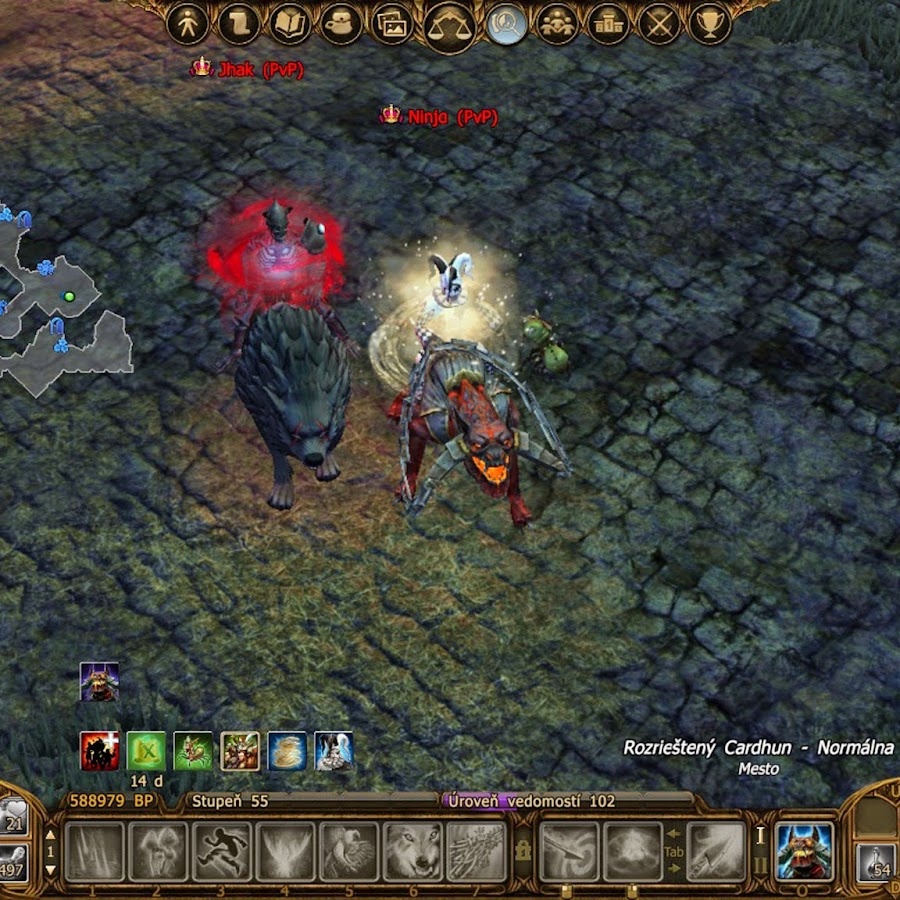The height and width of the screenshot is (900, 900).
Task: Activate the wolf skill in the hotbar
Action: 413,851
